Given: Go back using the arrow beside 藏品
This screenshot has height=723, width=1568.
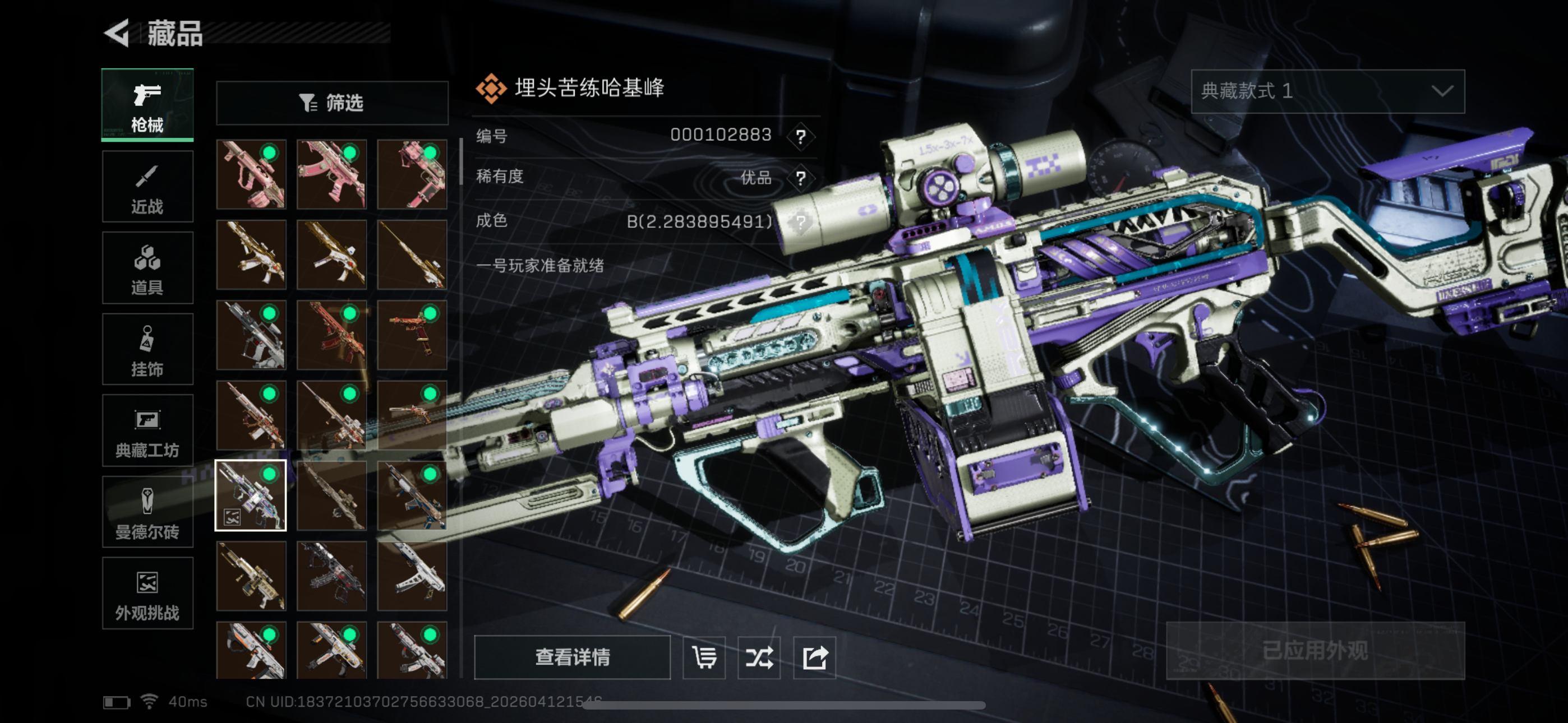Looking at the screenshot, I should [117, 33].
